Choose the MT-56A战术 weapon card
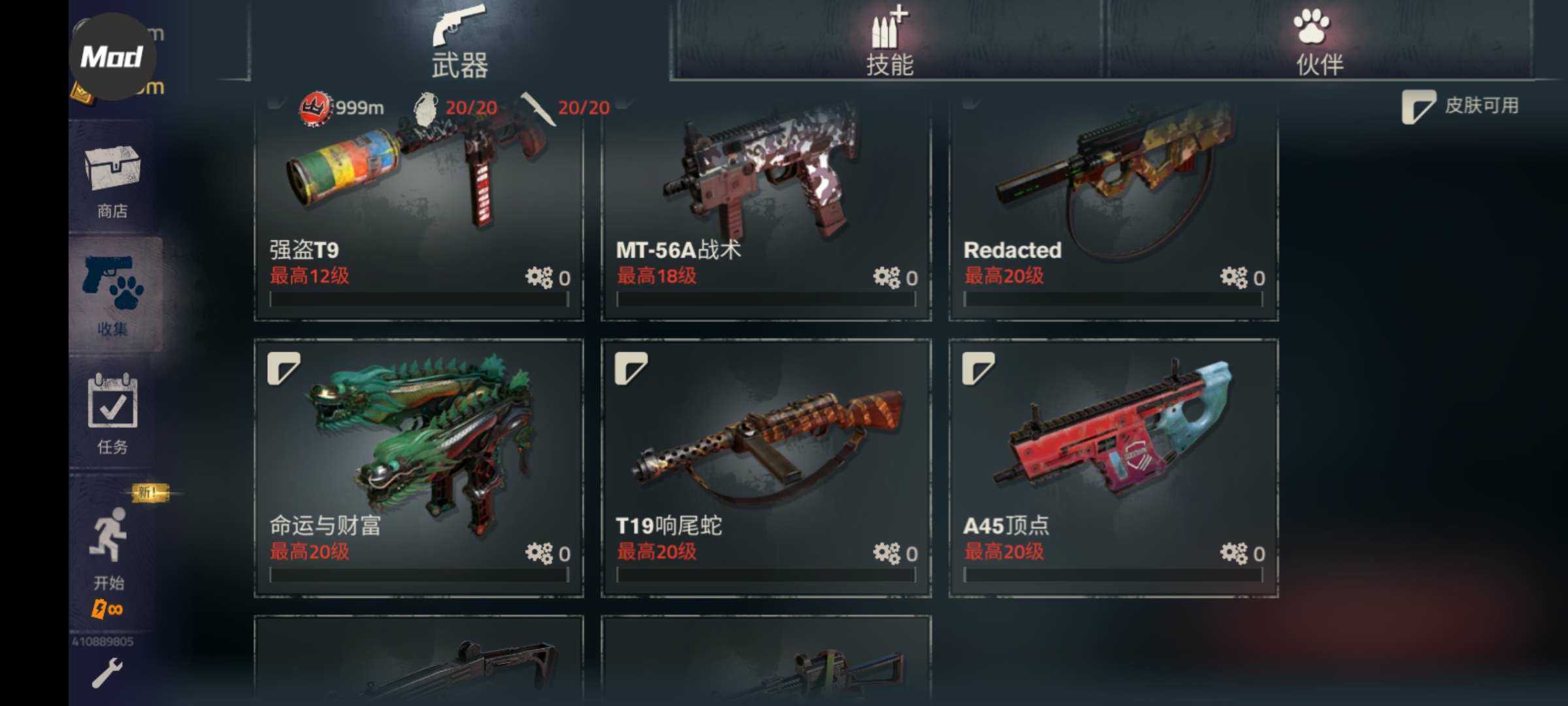This screenshot has width=1568, height=706. click(766, 209)
